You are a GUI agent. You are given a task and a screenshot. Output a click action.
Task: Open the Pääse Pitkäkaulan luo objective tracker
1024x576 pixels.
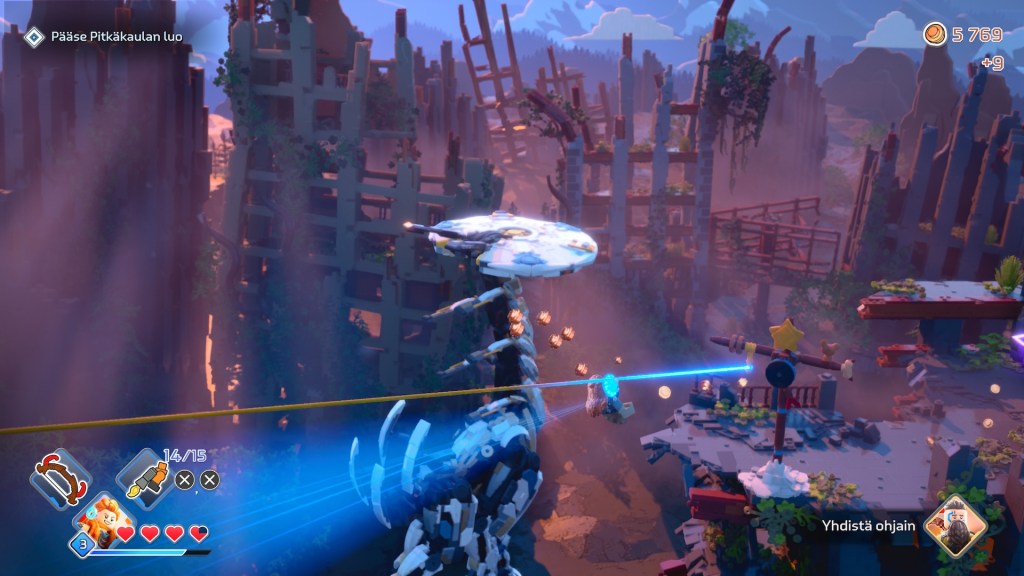105,37
